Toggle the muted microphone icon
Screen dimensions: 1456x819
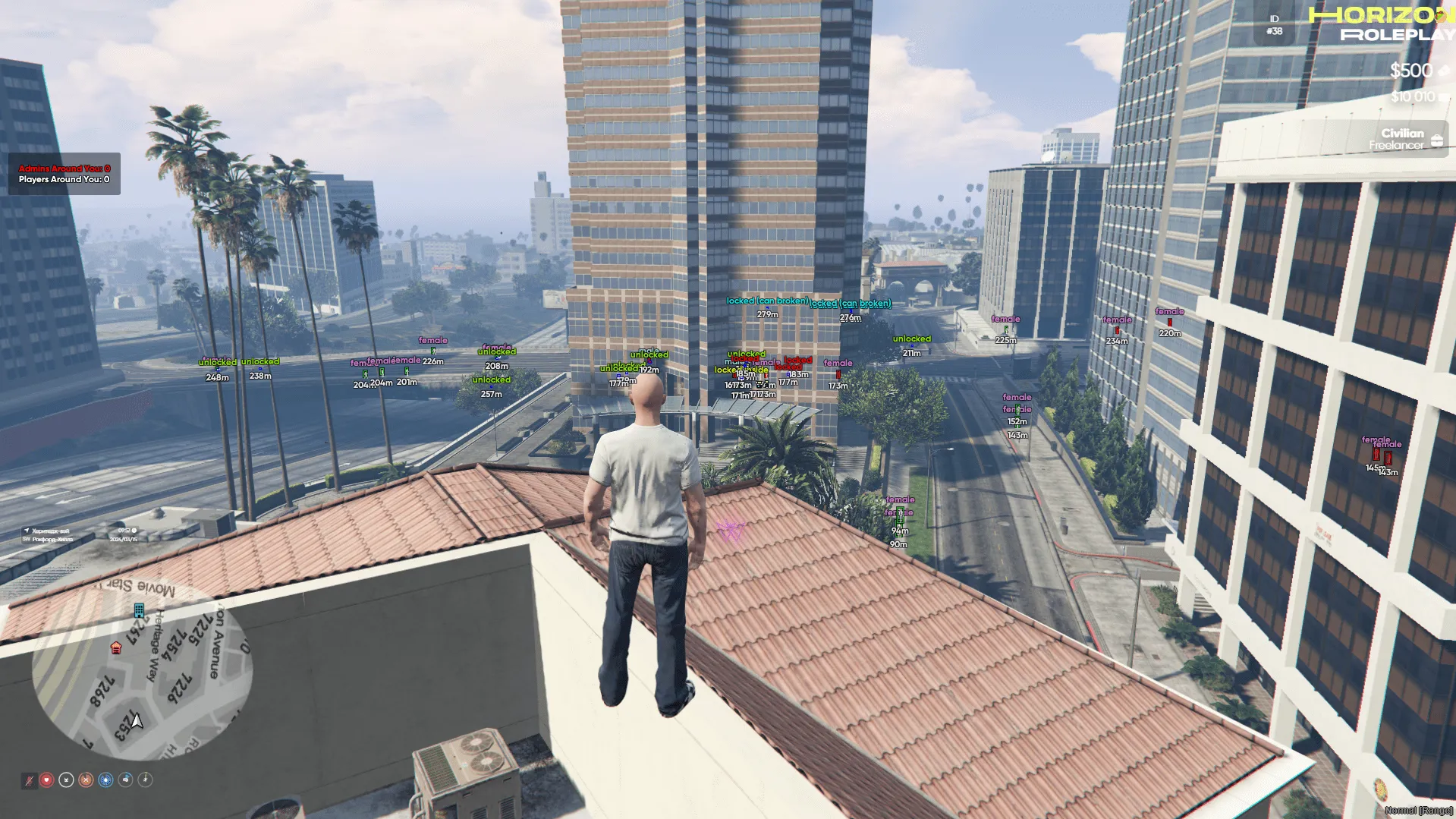[29, 780]
